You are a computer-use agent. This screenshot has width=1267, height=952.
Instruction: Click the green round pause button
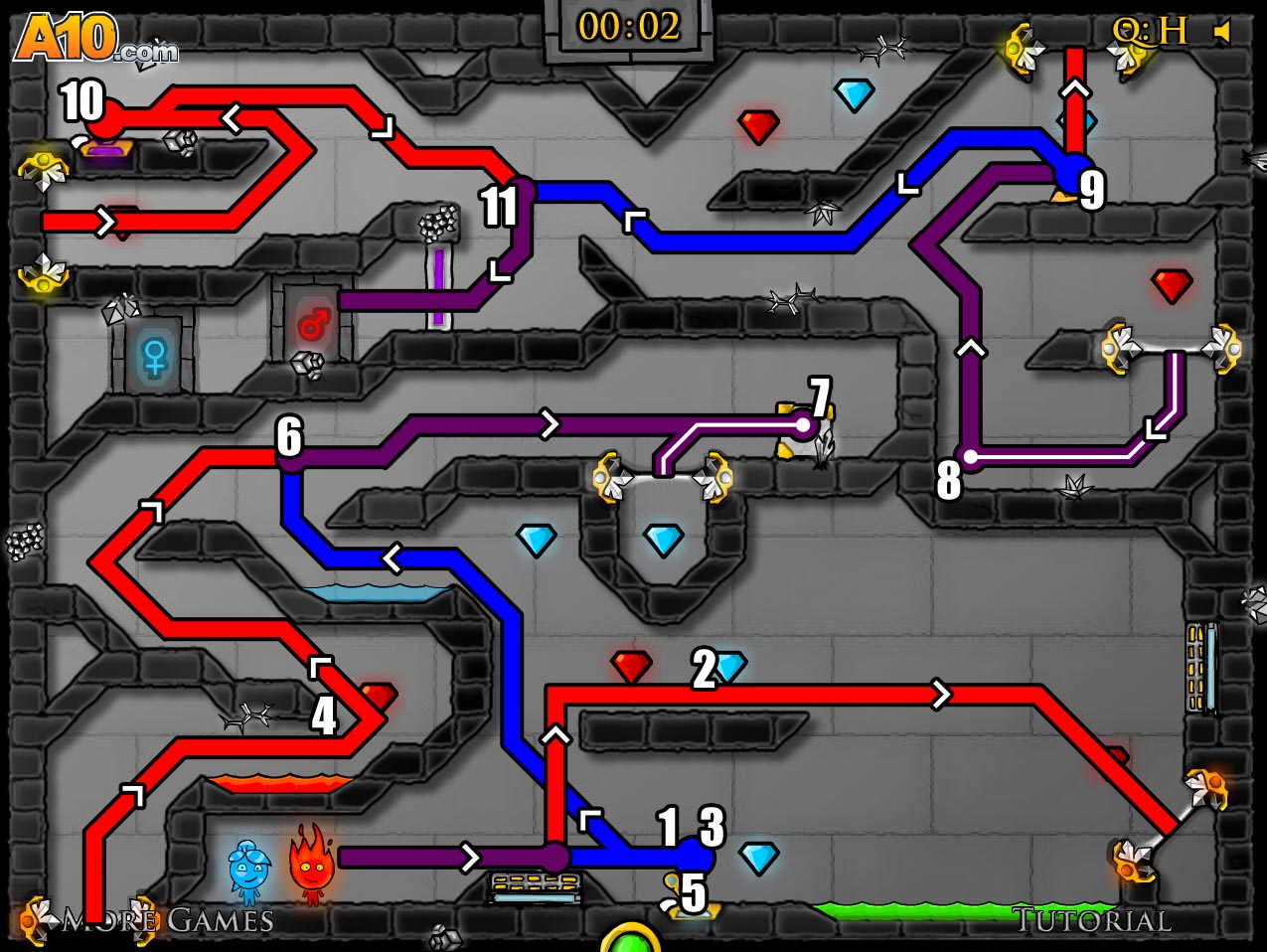(x=630, y=940)
